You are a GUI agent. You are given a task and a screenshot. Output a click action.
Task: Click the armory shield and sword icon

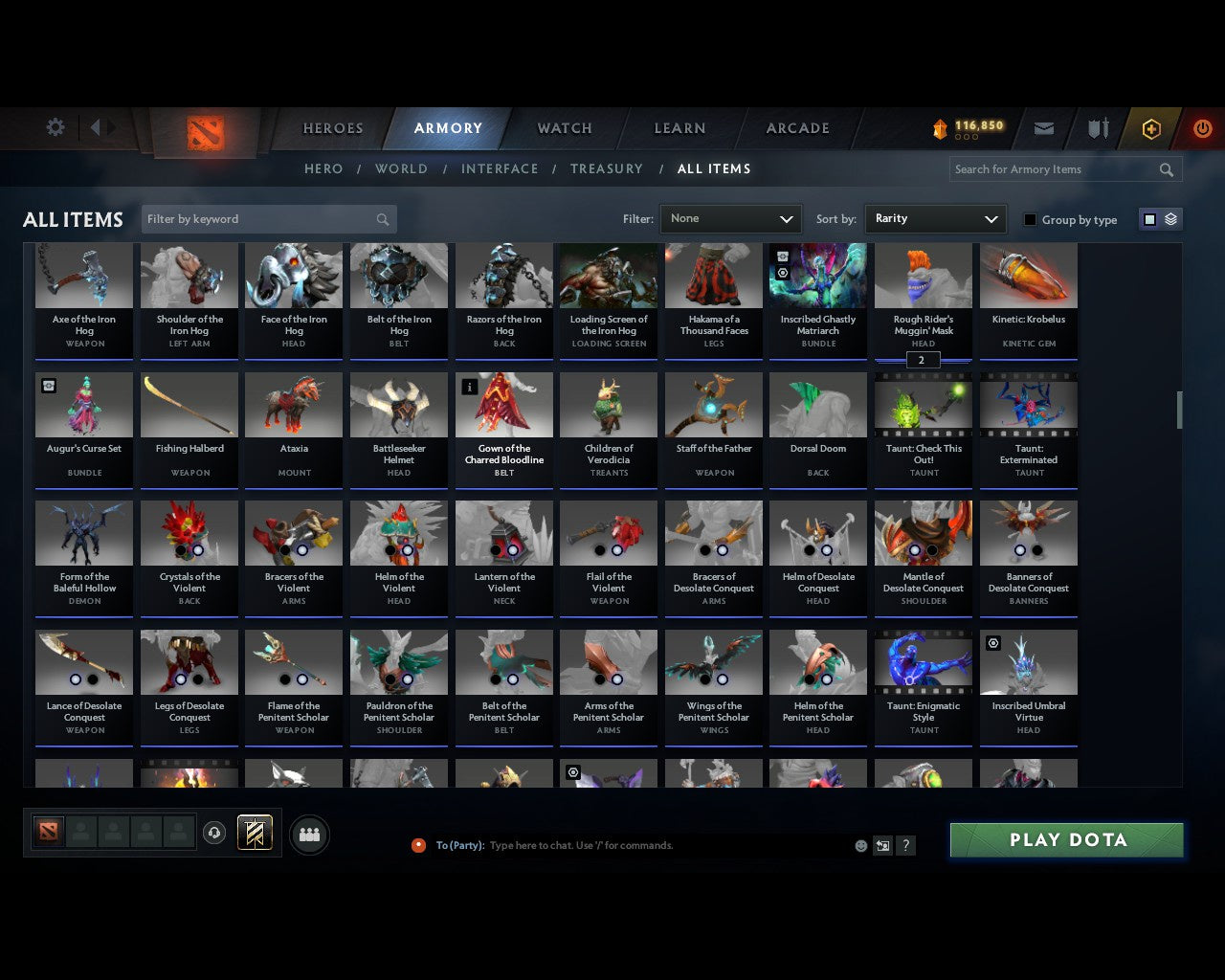1098,128
